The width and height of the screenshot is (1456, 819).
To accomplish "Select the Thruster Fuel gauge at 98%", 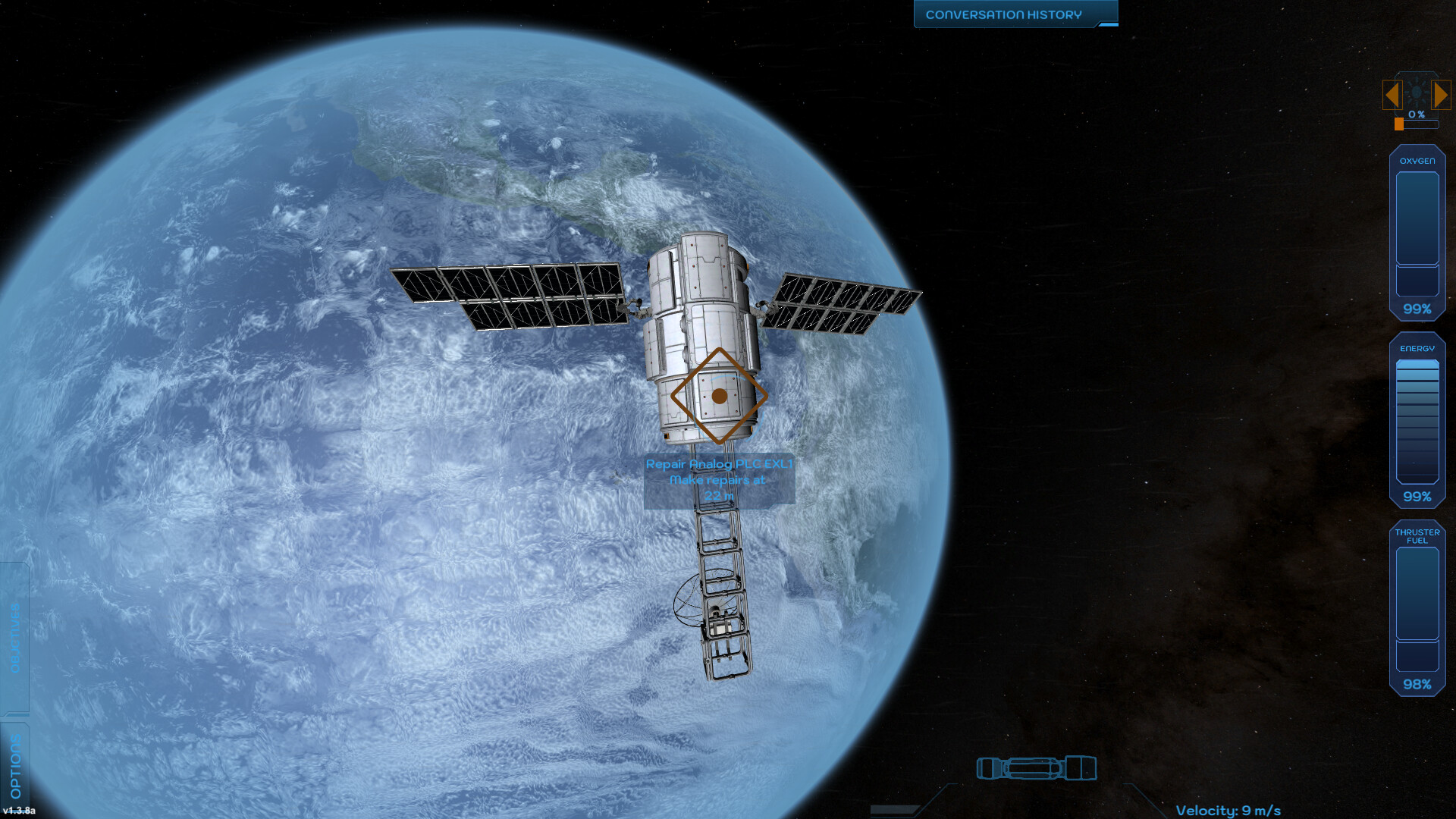I will pyautogui.click(x=1417, y=607).
